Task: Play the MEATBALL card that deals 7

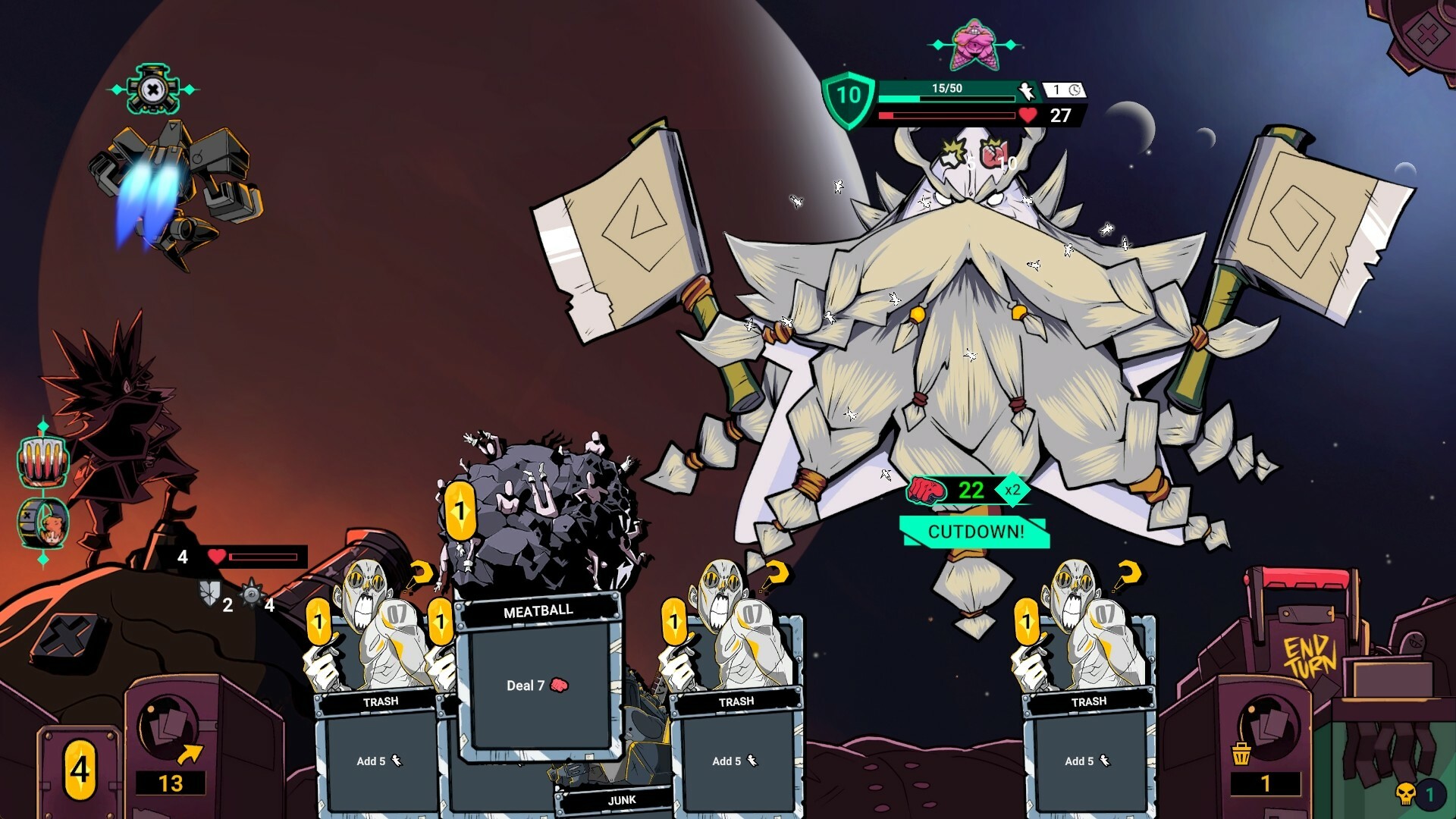Action: click(x=541, y=682)
